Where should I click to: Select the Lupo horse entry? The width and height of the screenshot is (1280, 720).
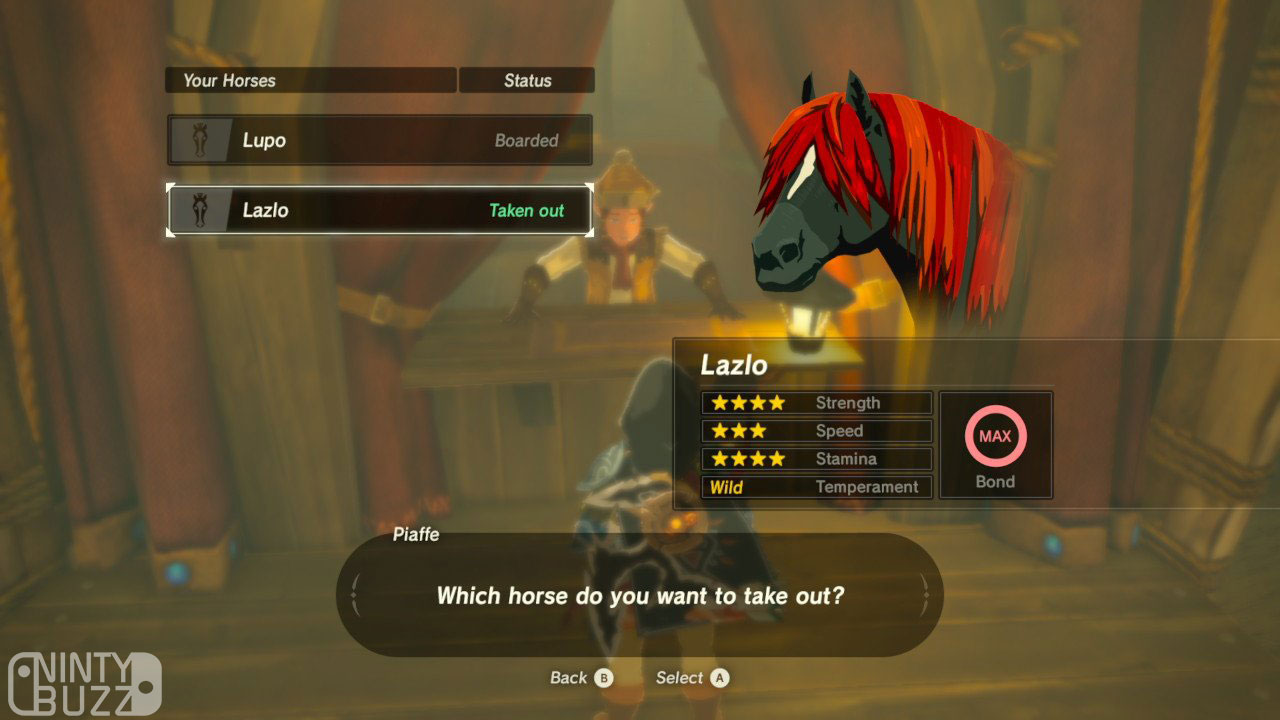coord(380,140)
